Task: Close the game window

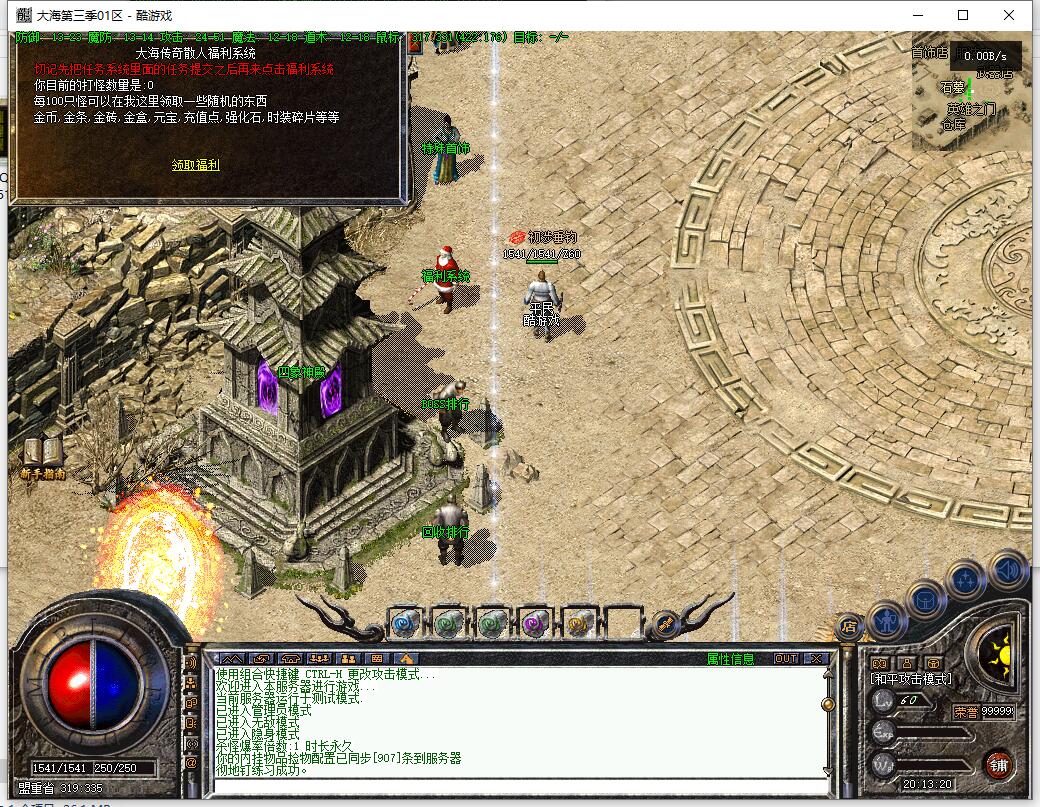Action: [1009, 15]
